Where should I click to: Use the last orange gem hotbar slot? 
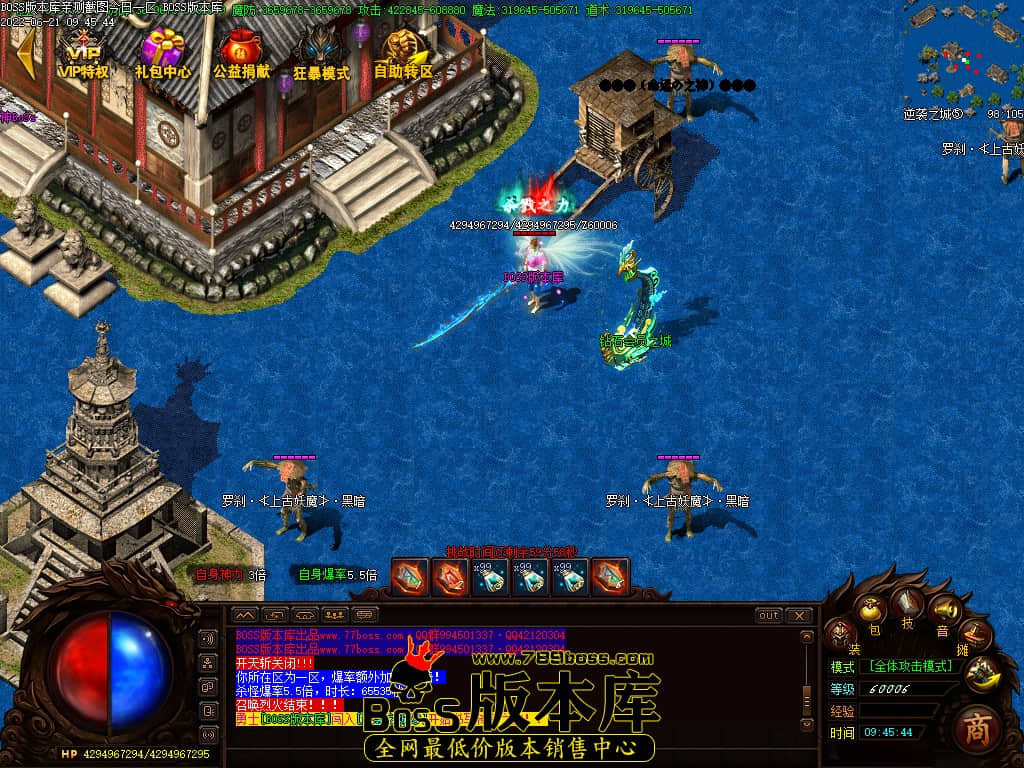pyautogui.click(x=610, y=577)
